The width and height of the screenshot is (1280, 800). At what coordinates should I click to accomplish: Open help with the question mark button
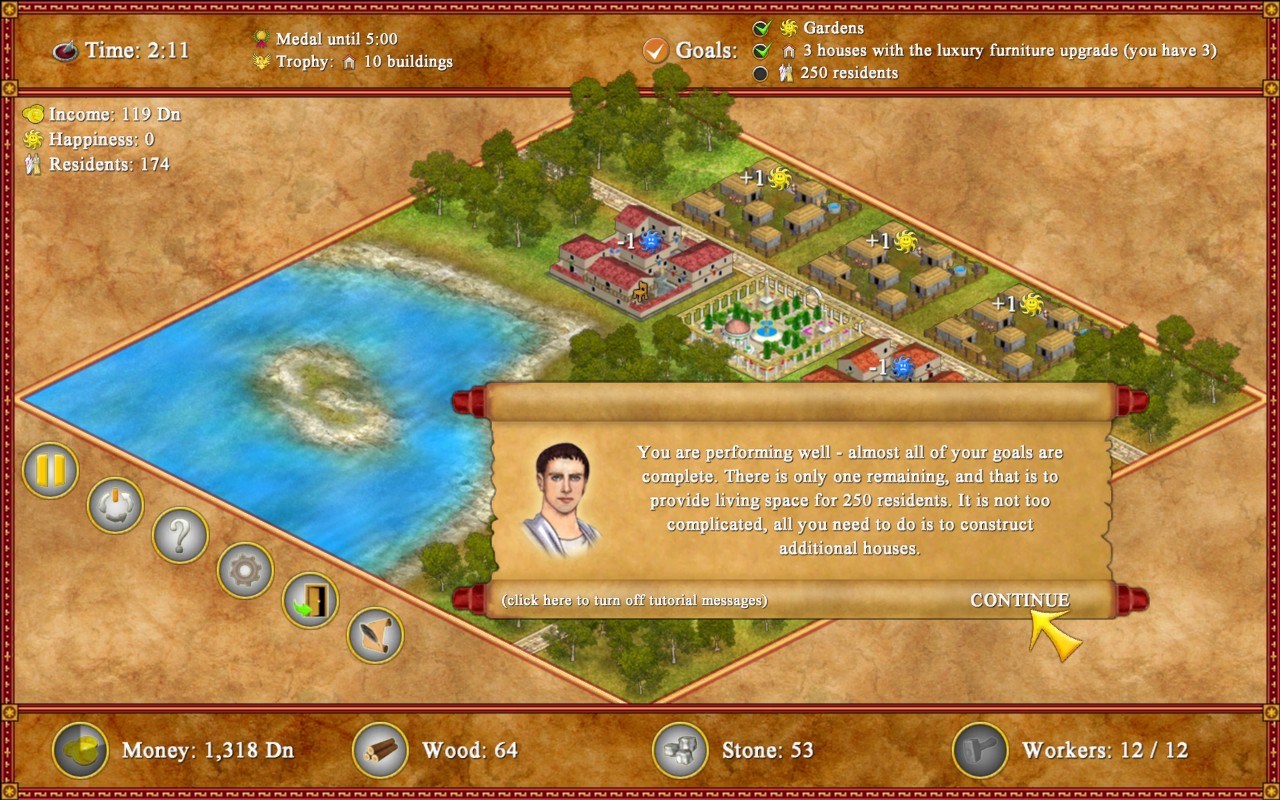click(x=180, y=536)
